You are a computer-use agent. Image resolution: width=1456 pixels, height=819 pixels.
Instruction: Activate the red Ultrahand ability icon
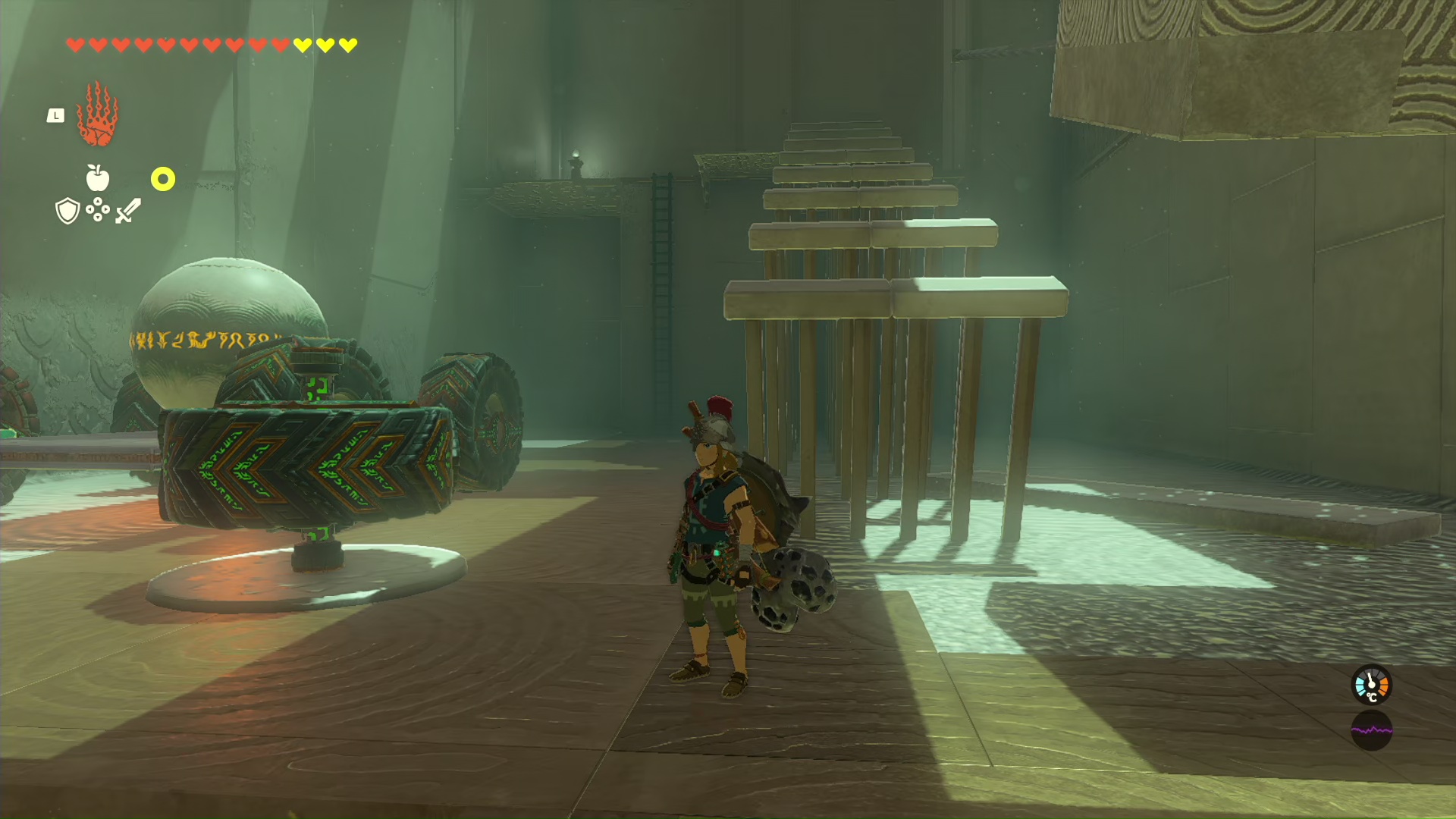coord(97,115)
